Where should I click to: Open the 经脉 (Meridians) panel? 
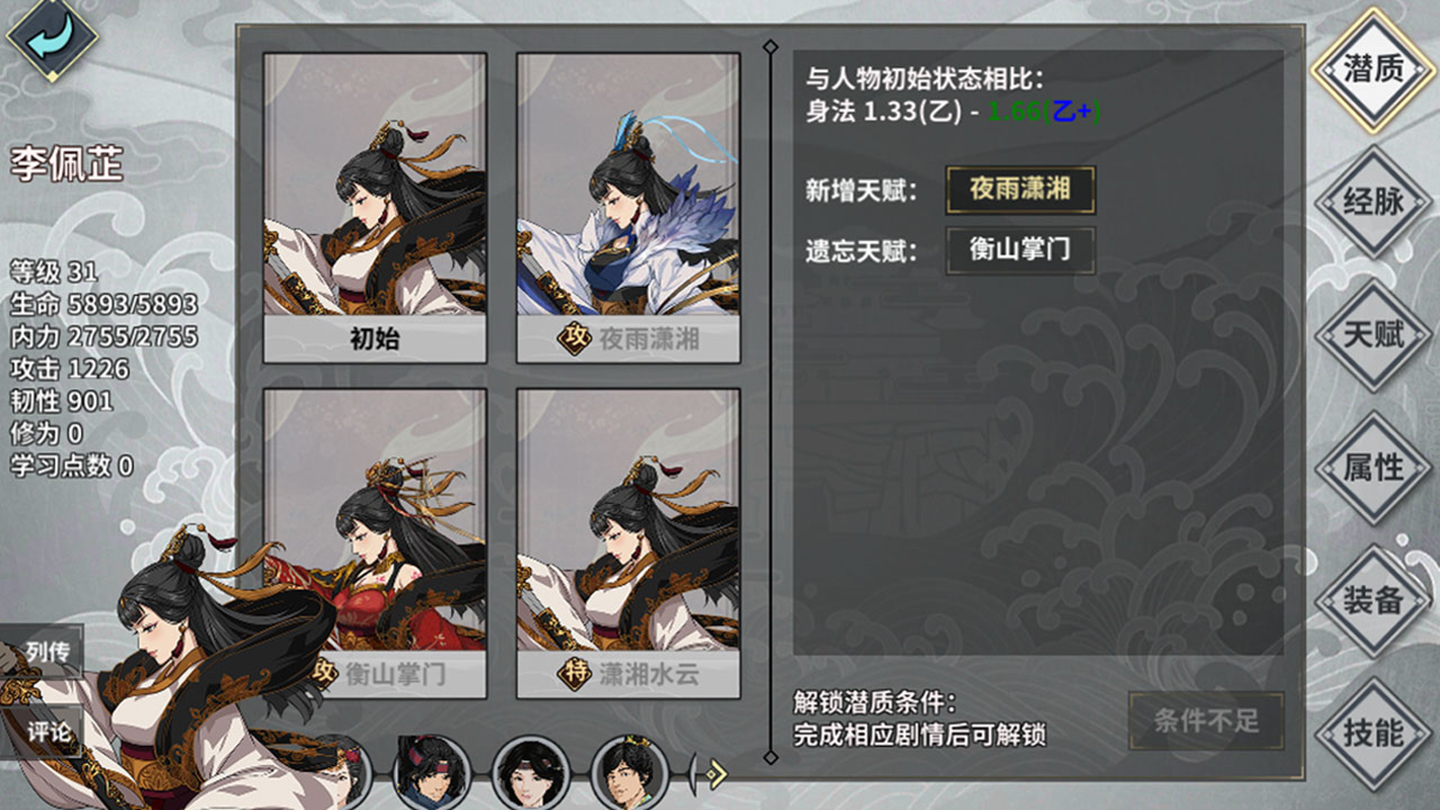(x=1377, y=203)
